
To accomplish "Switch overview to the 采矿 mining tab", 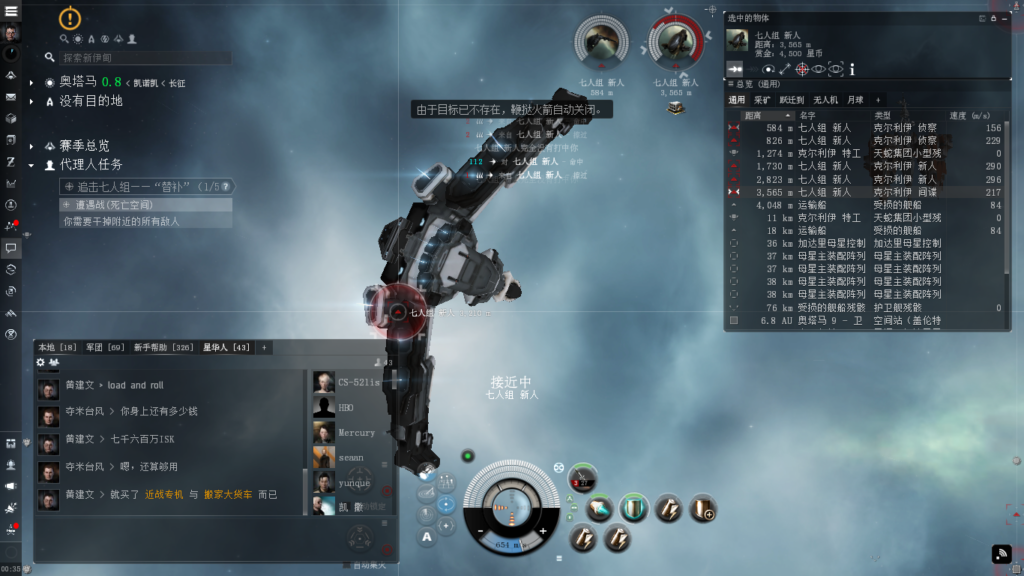I will tap(762, 100).
